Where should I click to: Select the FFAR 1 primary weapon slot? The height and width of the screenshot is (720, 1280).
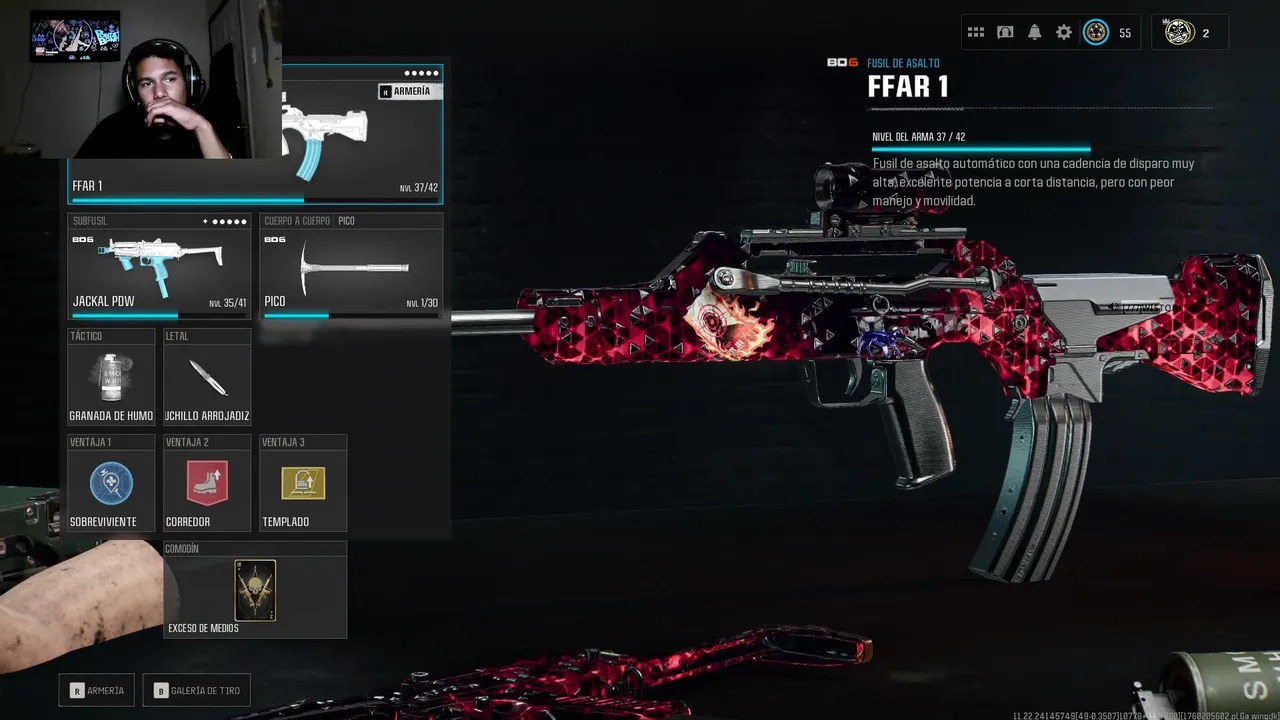(x=362, y=135)
